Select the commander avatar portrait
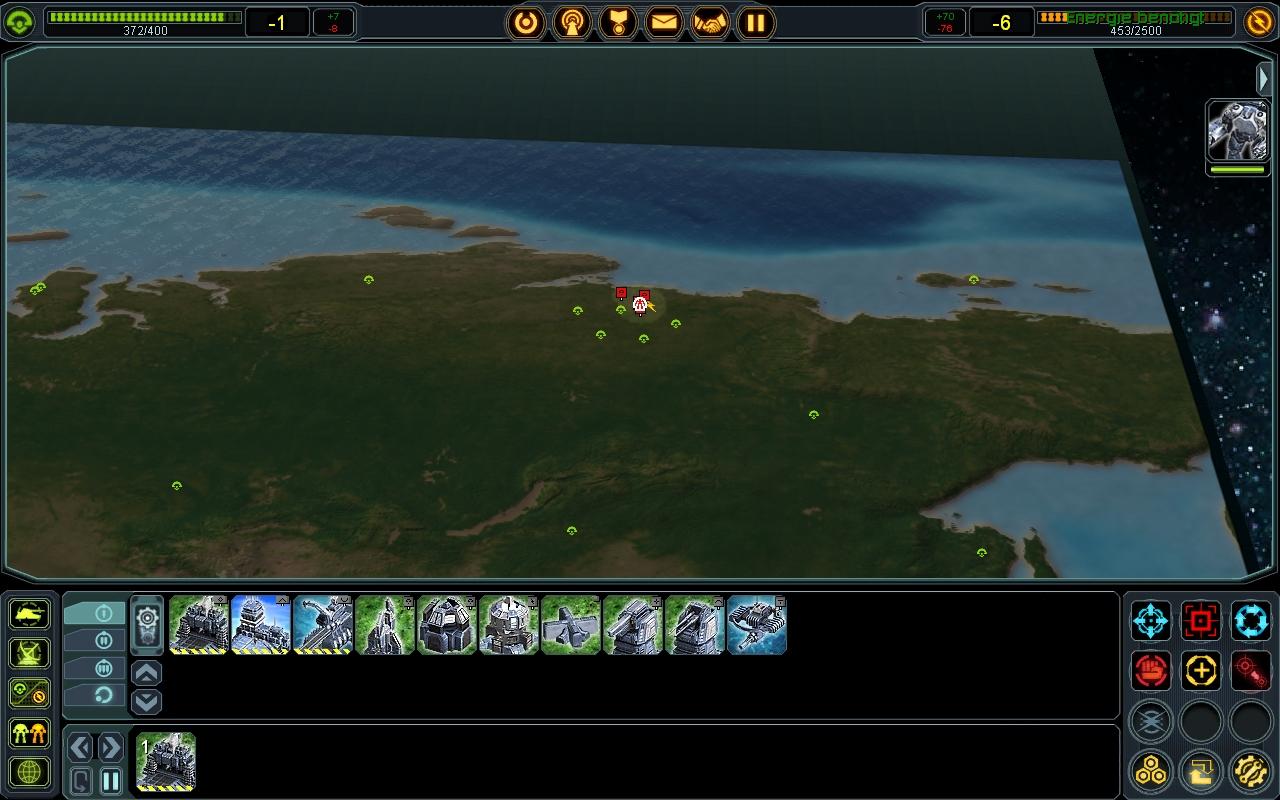This screenshot has height=800, width=1280. 1237,130
